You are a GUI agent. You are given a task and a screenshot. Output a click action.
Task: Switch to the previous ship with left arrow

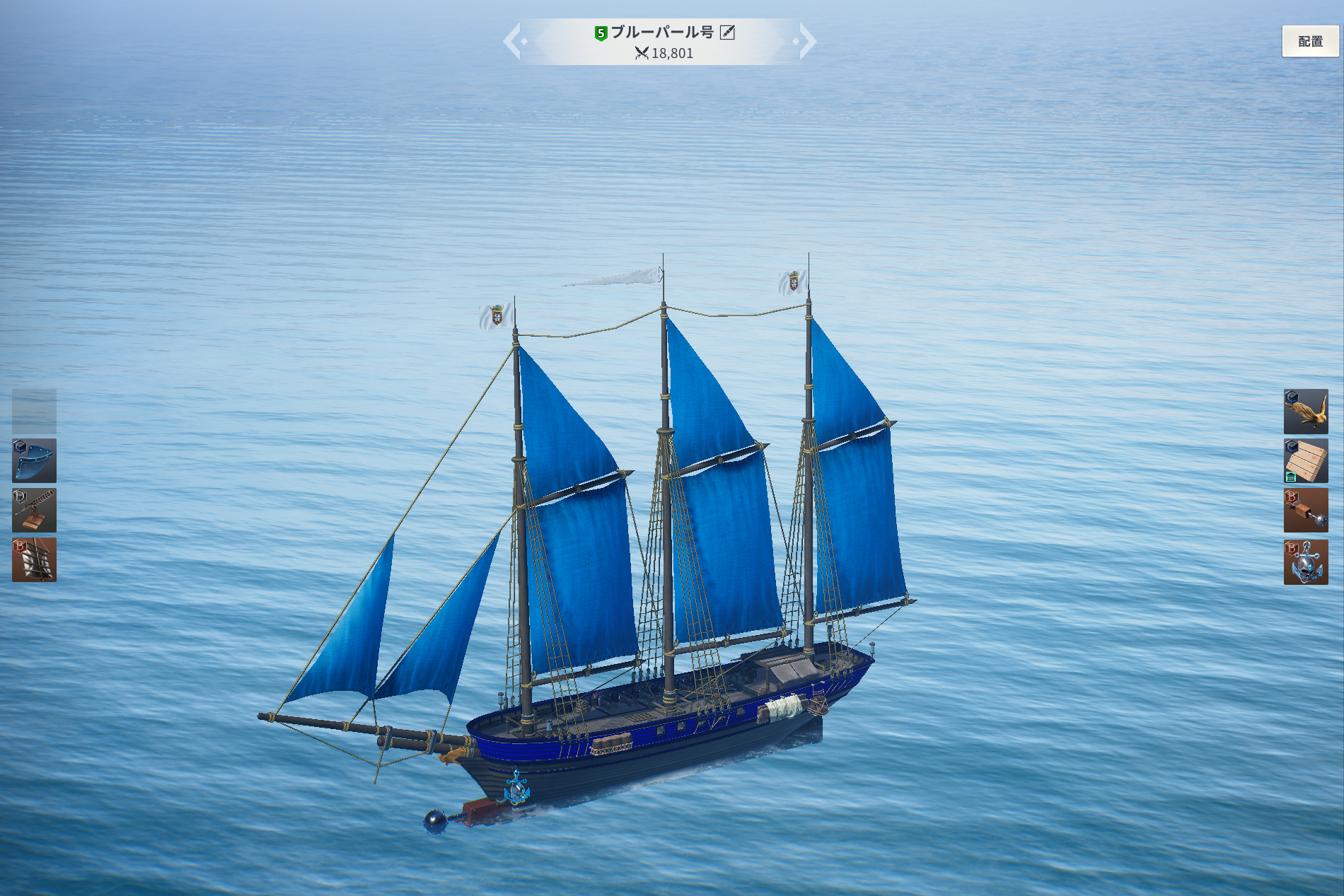[x=513, y=41]
